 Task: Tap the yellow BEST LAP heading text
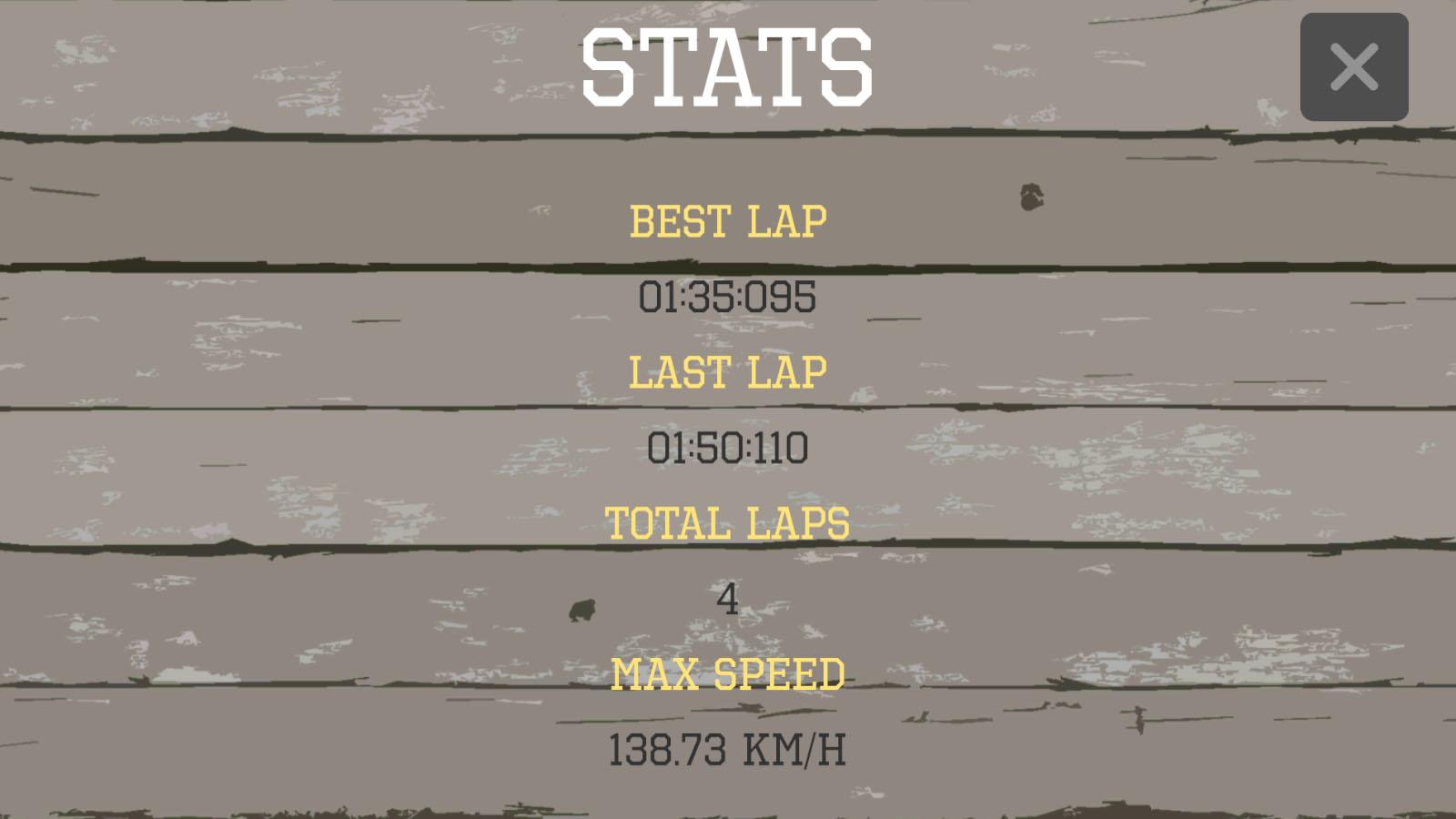click(x=728, y=218)
